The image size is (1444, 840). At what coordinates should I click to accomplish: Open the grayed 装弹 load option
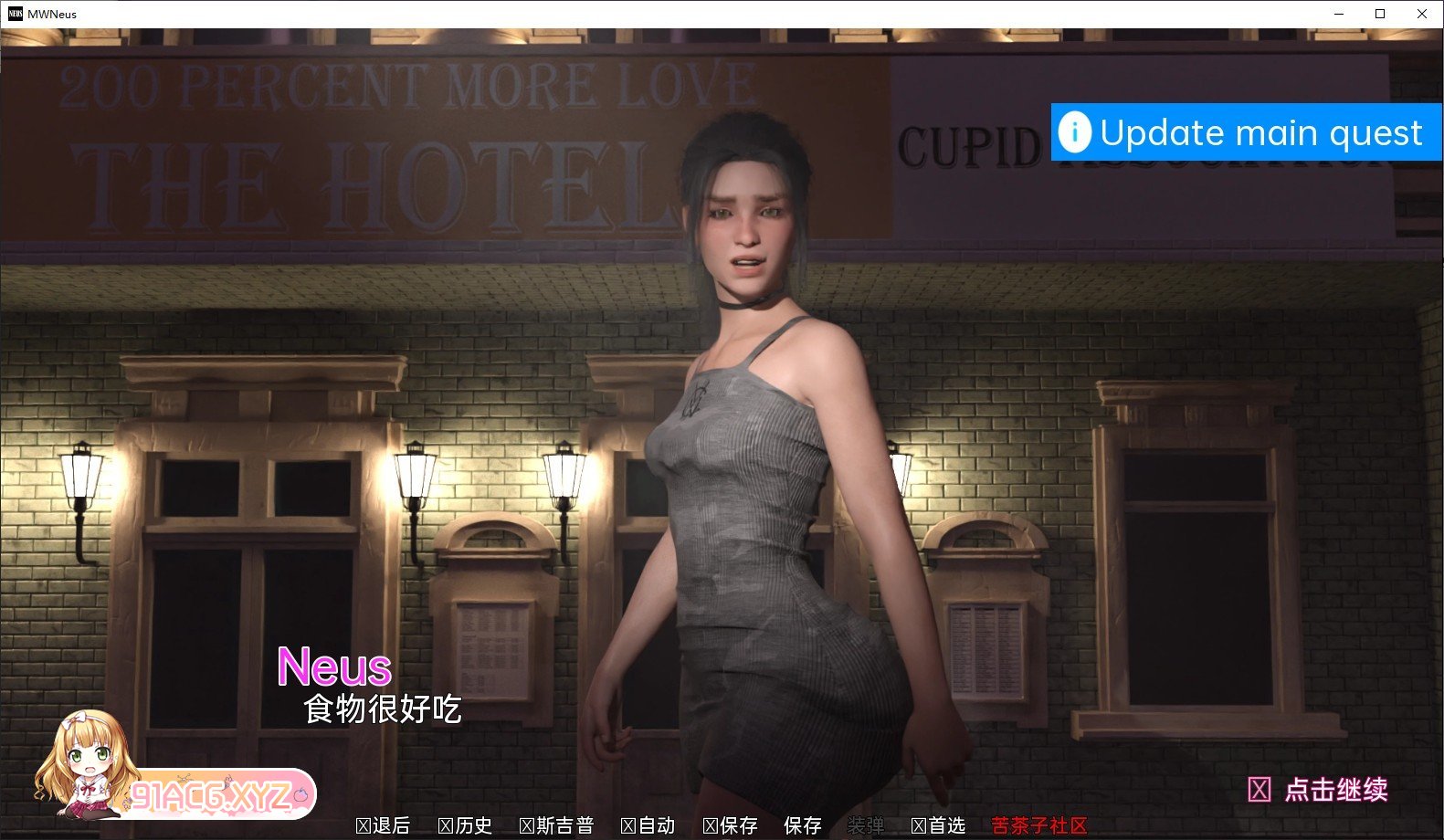(x=867, y=824)
